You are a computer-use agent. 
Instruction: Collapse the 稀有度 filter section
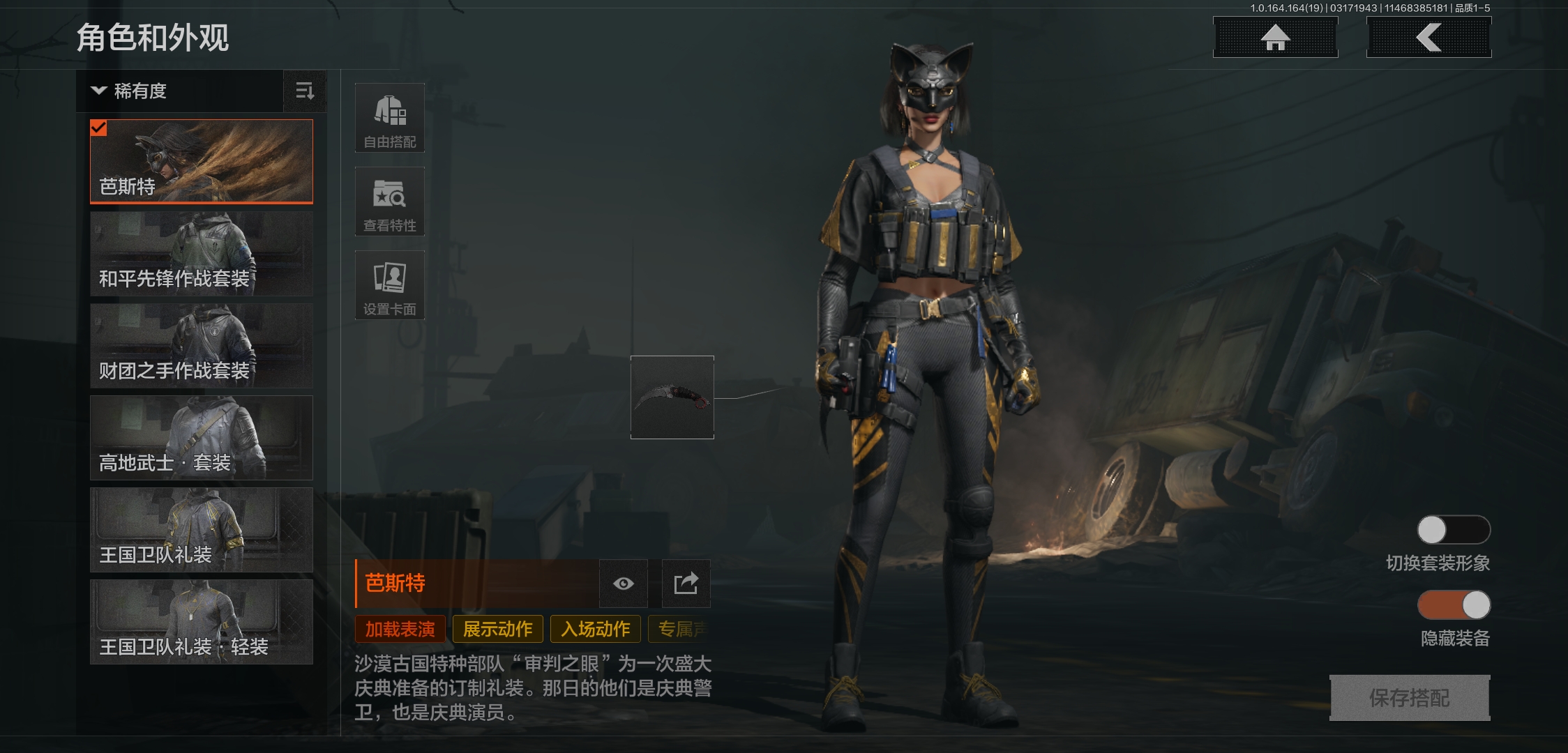pyautogui.click(x=98, y=91)
